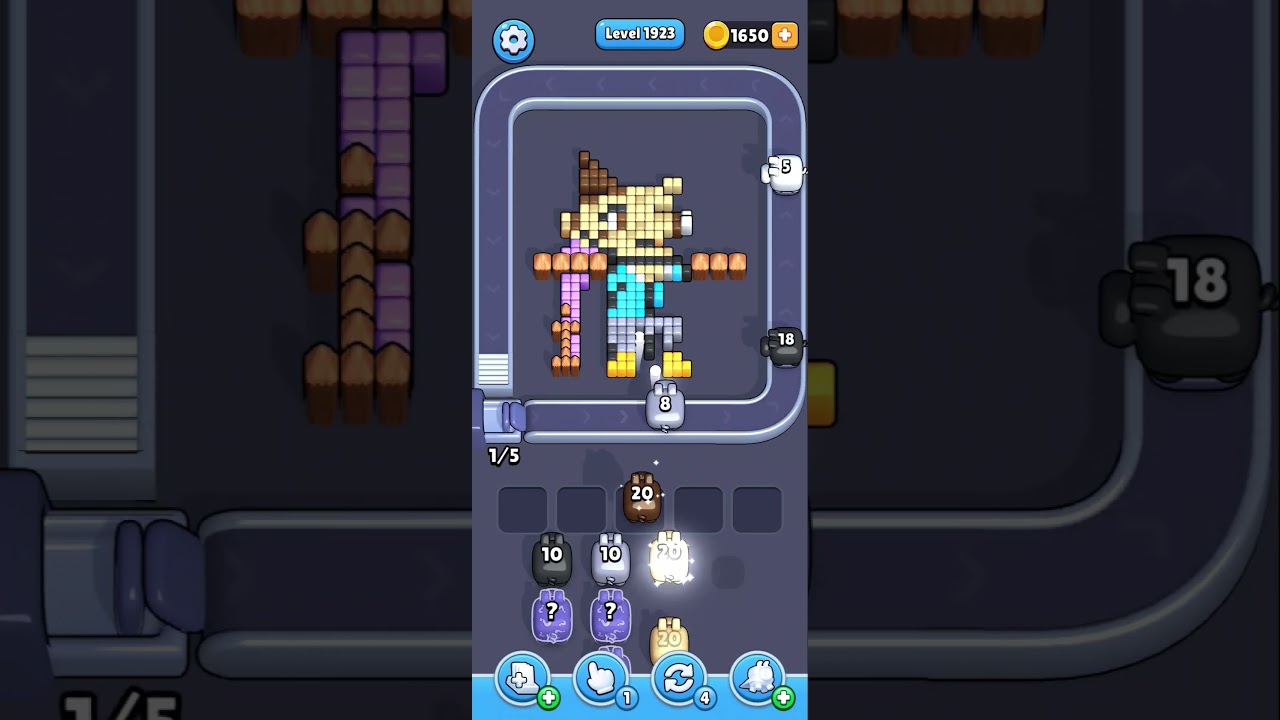The height and width of the screenshot is (720, 1280).
Task: Tap the green plus to buy coins
Action: [x=784, y=35]
